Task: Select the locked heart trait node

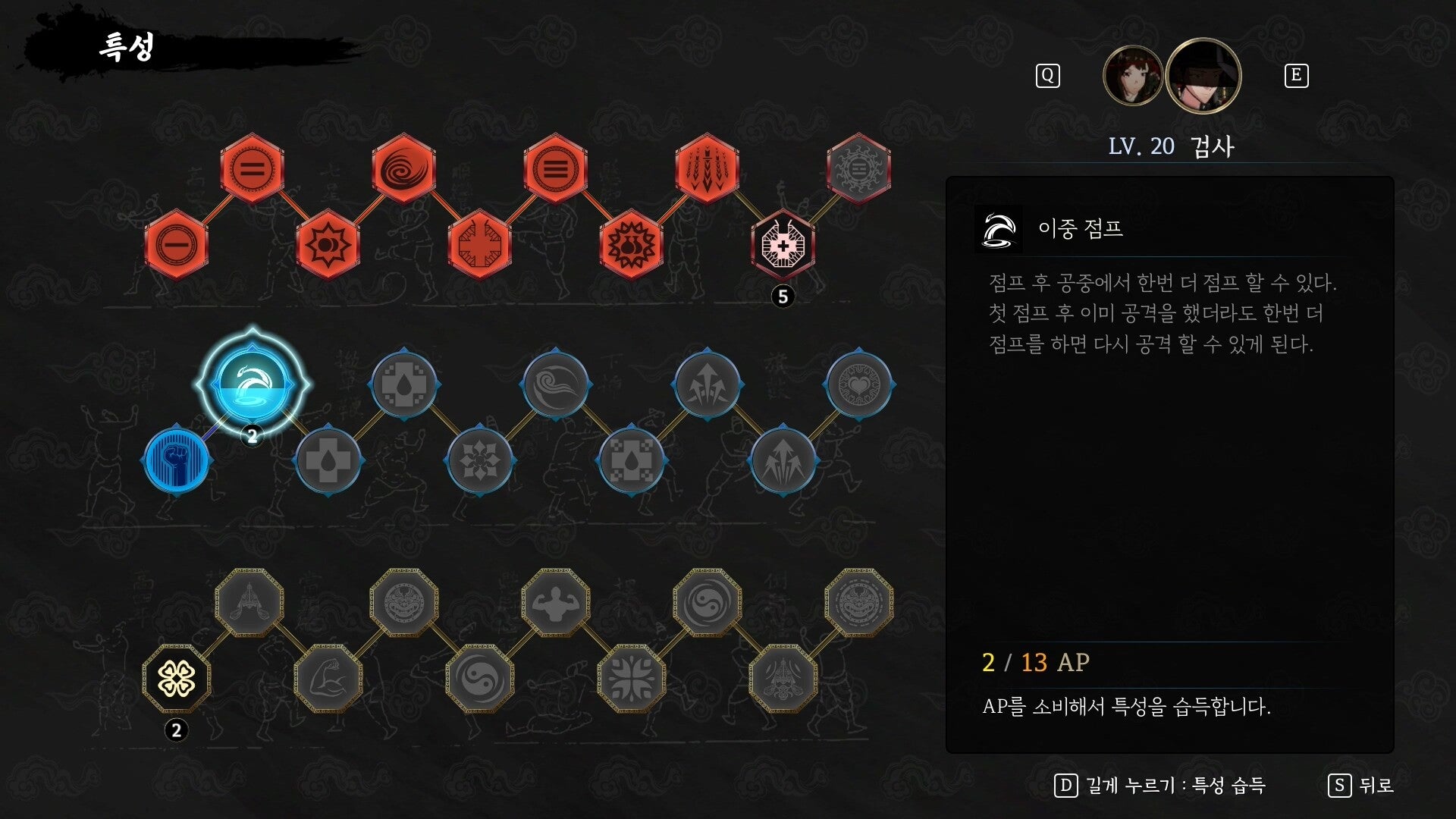Action: (x=858, y=384)
